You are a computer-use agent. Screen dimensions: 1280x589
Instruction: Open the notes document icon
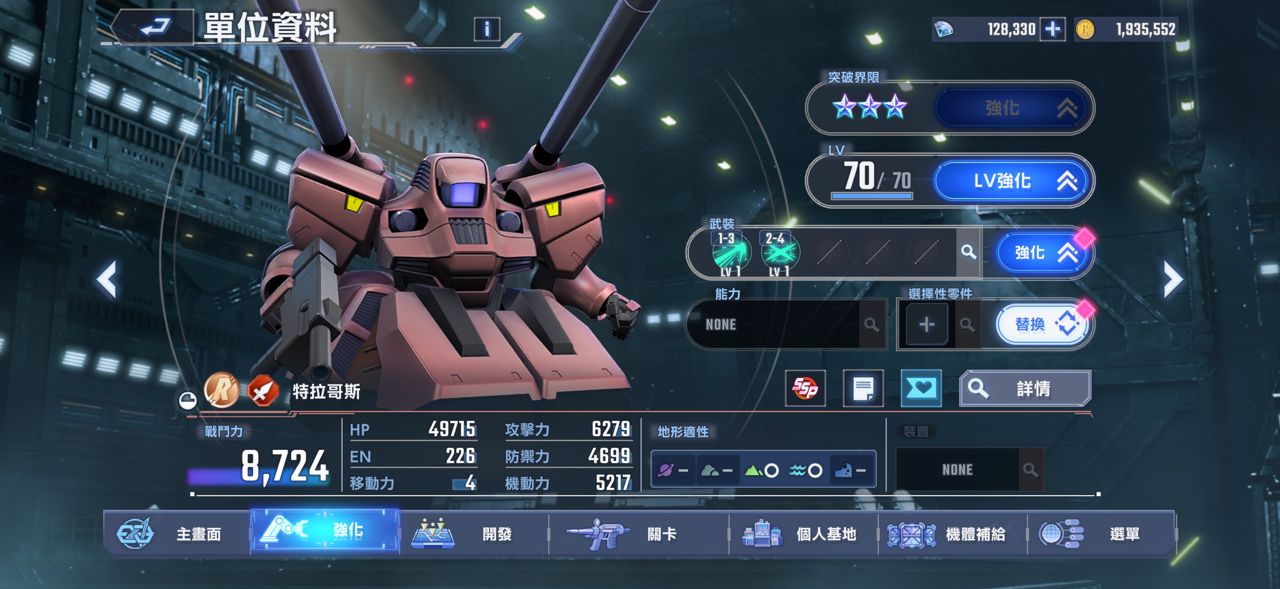click(863, 389)
